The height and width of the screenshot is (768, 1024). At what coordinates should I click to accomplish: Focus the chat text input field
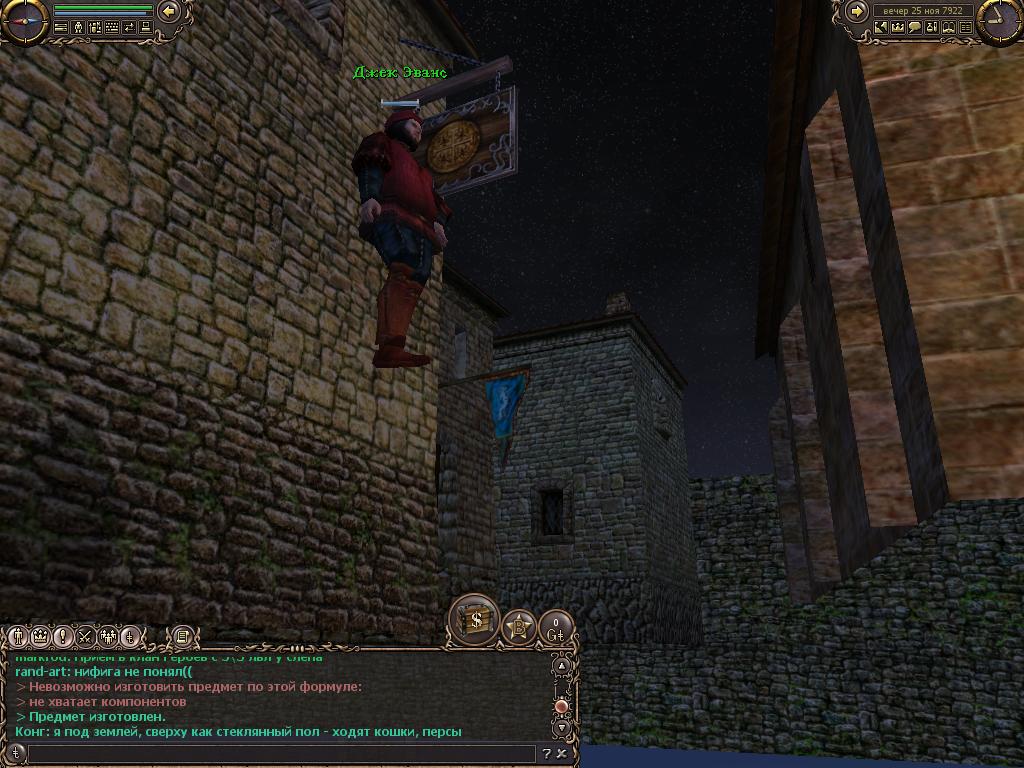coord(280,754)
